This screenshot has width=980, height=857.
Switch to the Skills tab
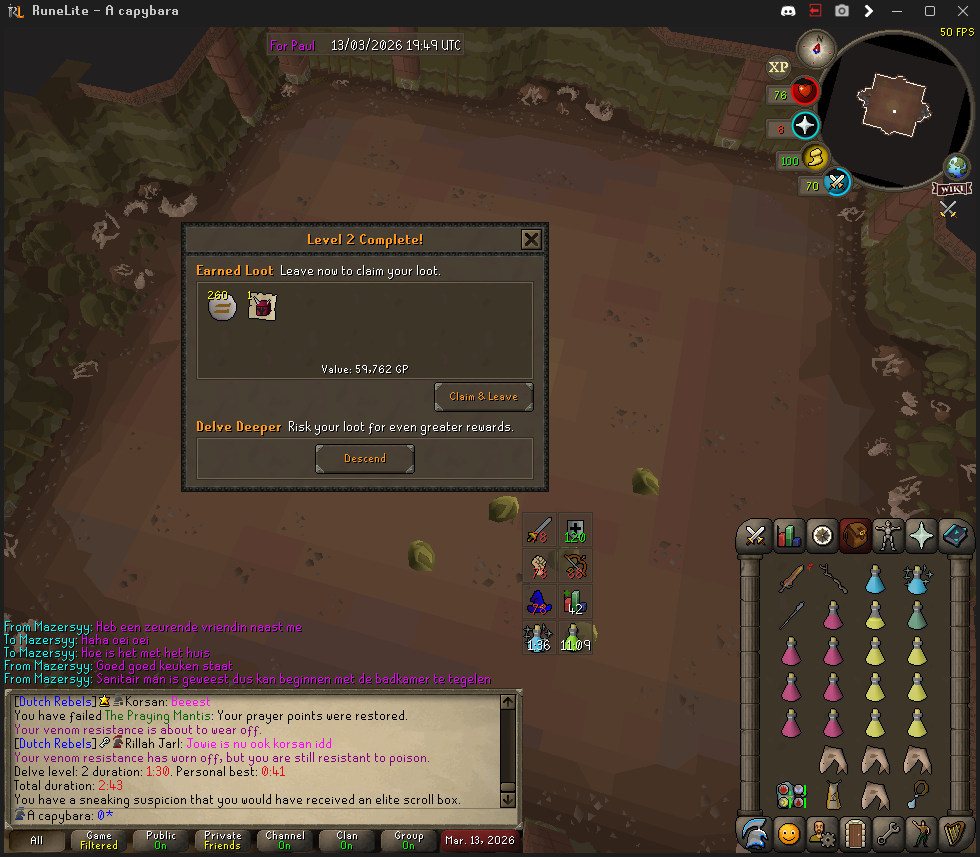[x=789, y=536]
